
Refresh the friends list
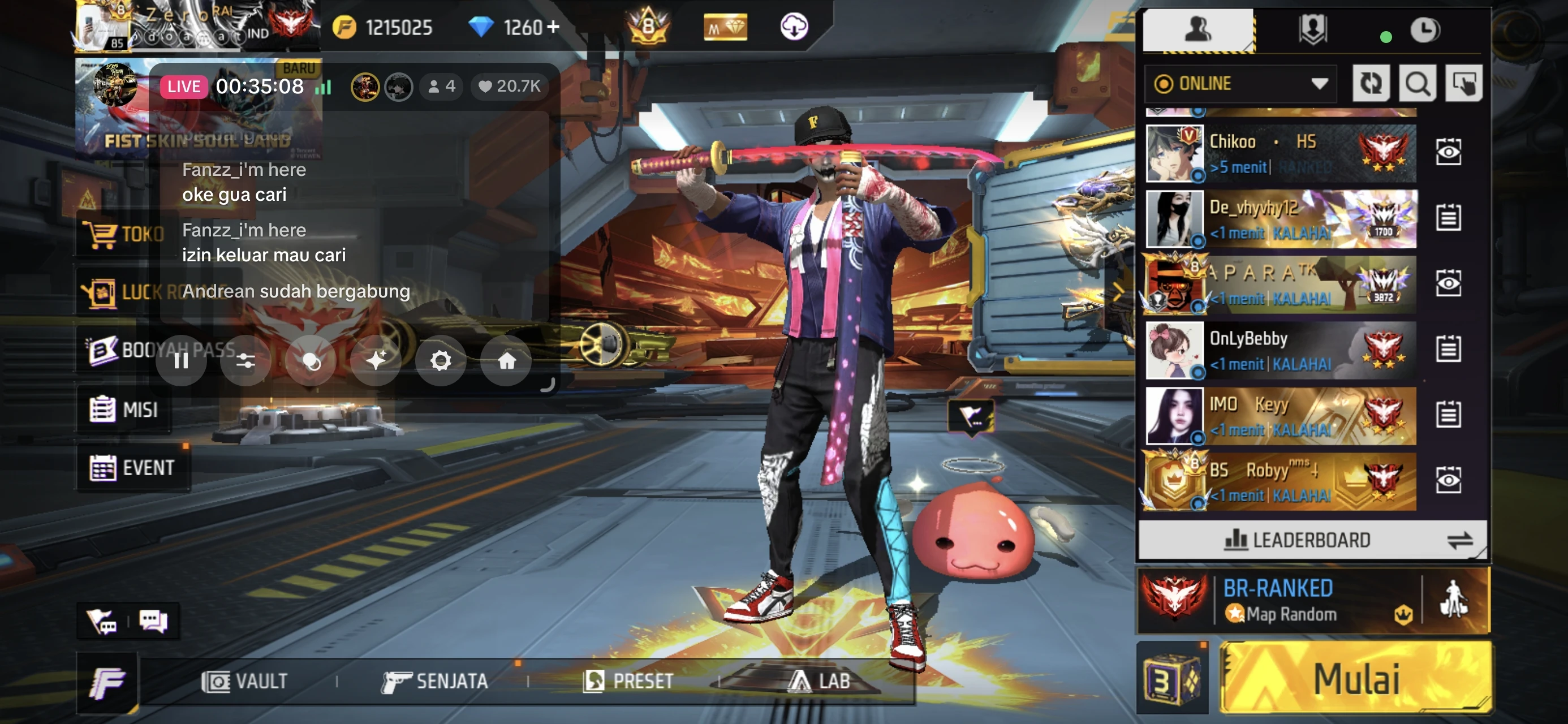coord(1370,83)
